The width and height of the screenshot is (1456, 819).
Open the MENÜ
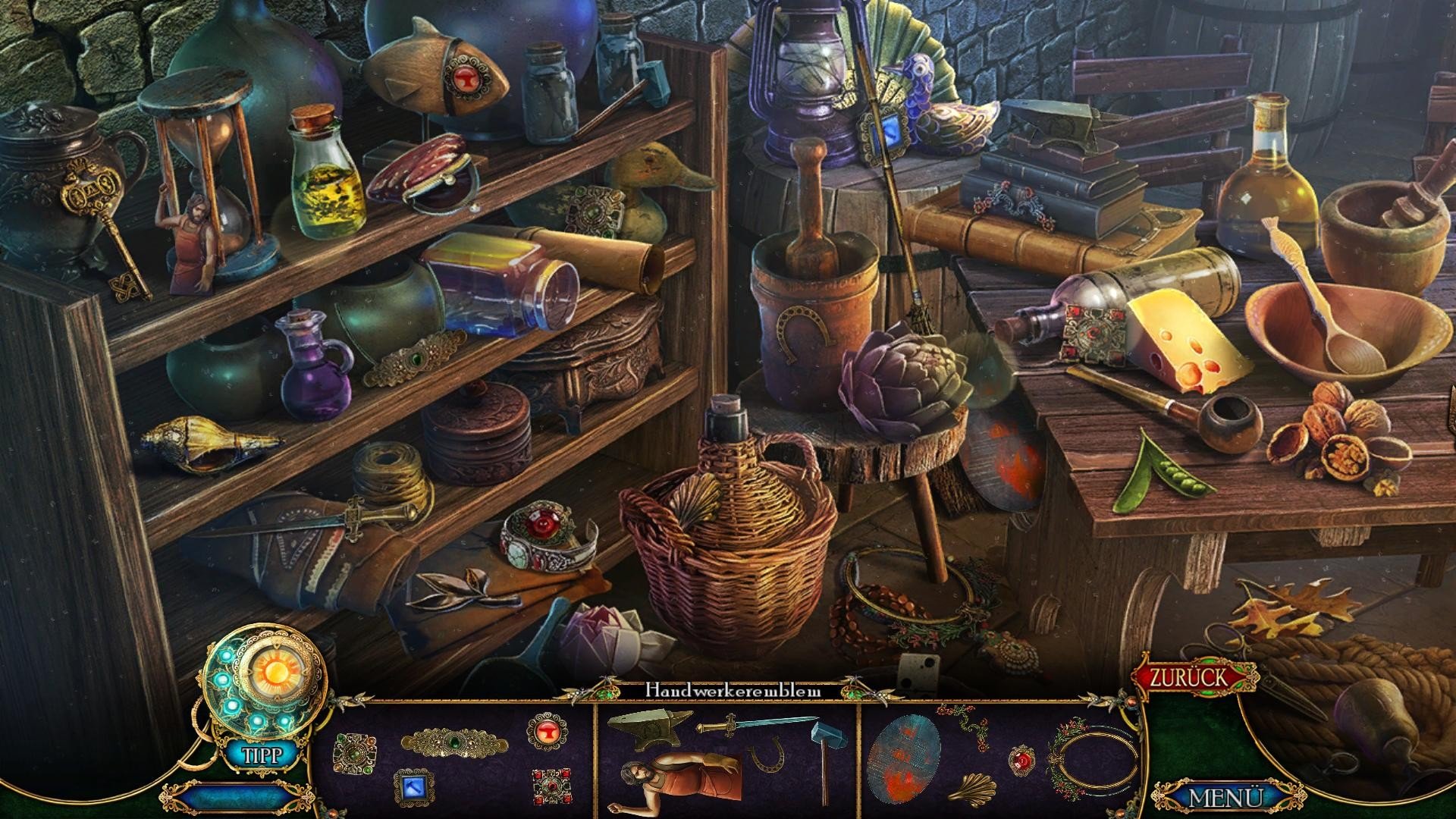click(1225, 798)
